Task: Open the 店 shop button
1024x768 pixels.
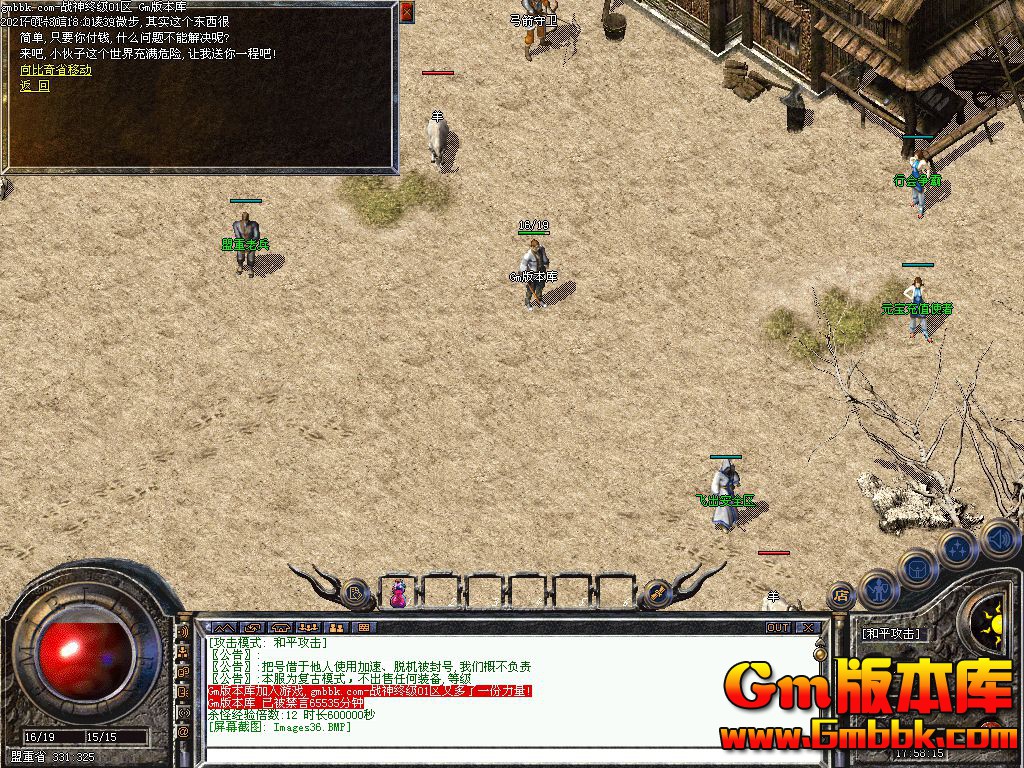Action: tap(840, 594)
